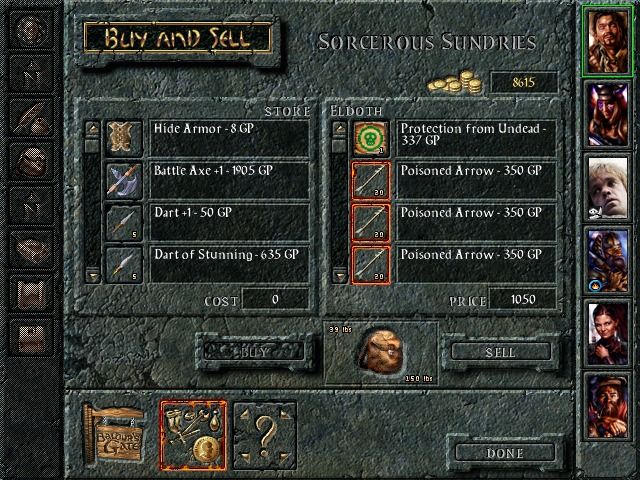Image resolution: width=640 pixels, height=480 pixels.
Task: Select Eldoth's Protection from Undead scroll
Action: (476, 138)
